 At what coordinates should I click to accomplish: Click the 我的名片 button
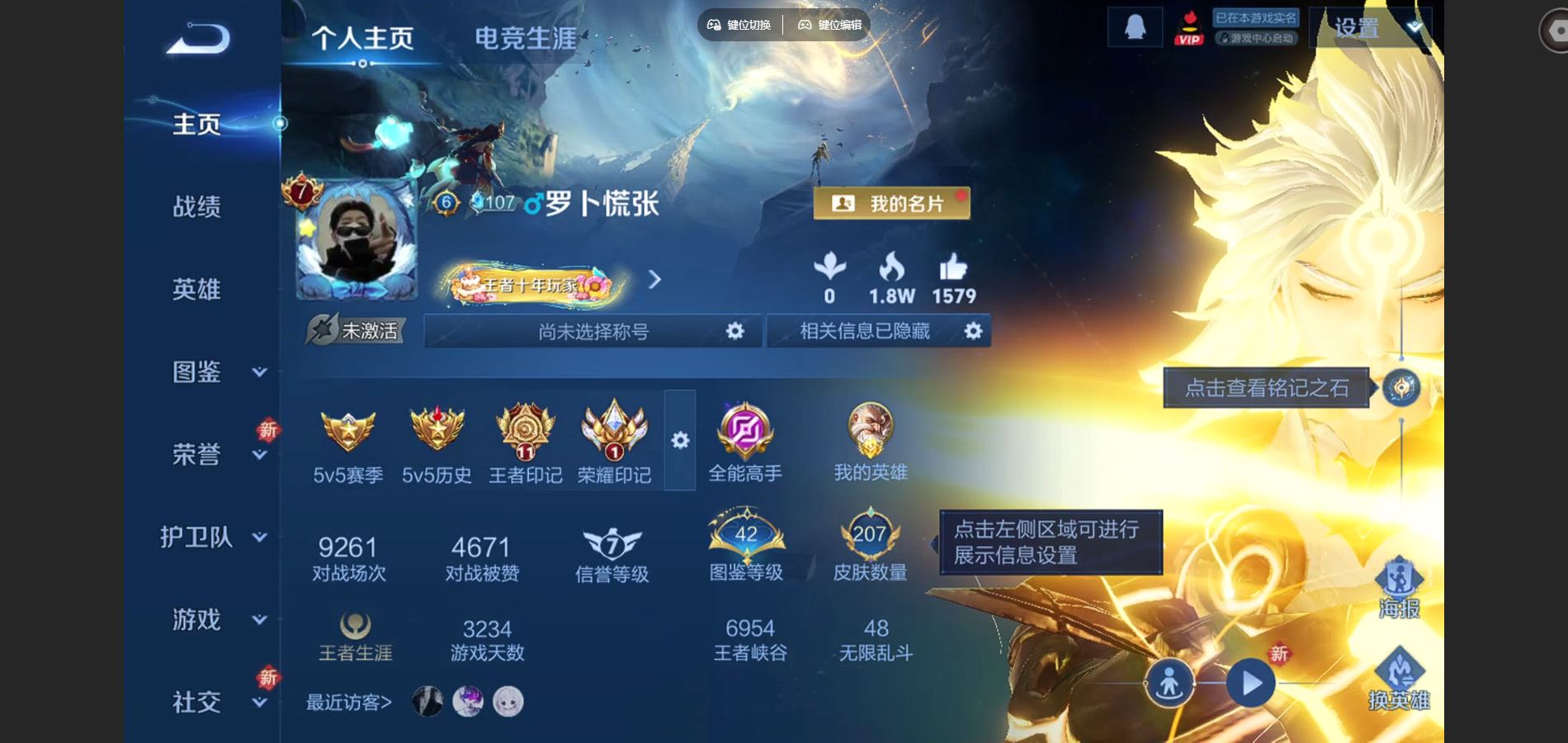[892, 202]
